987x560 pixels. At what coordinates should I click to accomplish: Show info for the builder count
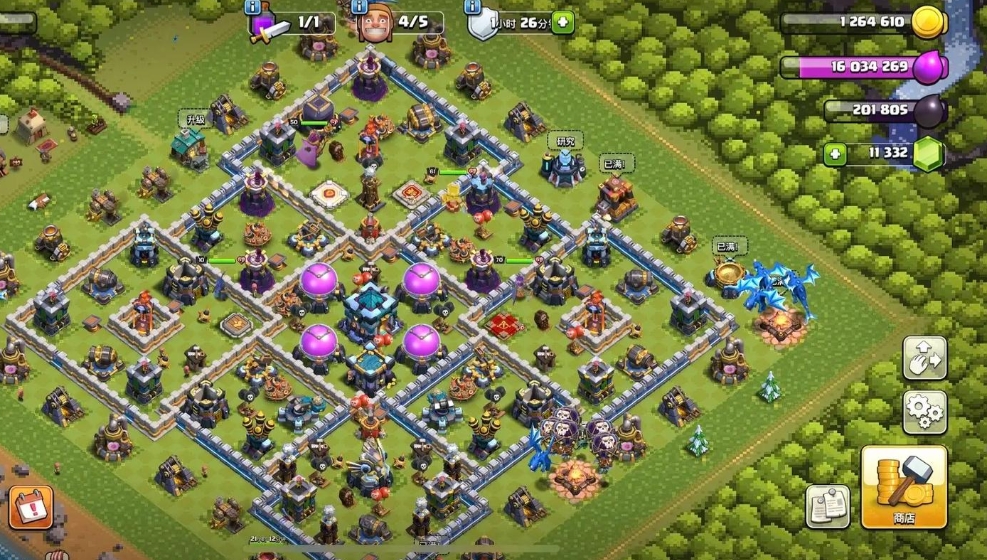tap(359, 5)
